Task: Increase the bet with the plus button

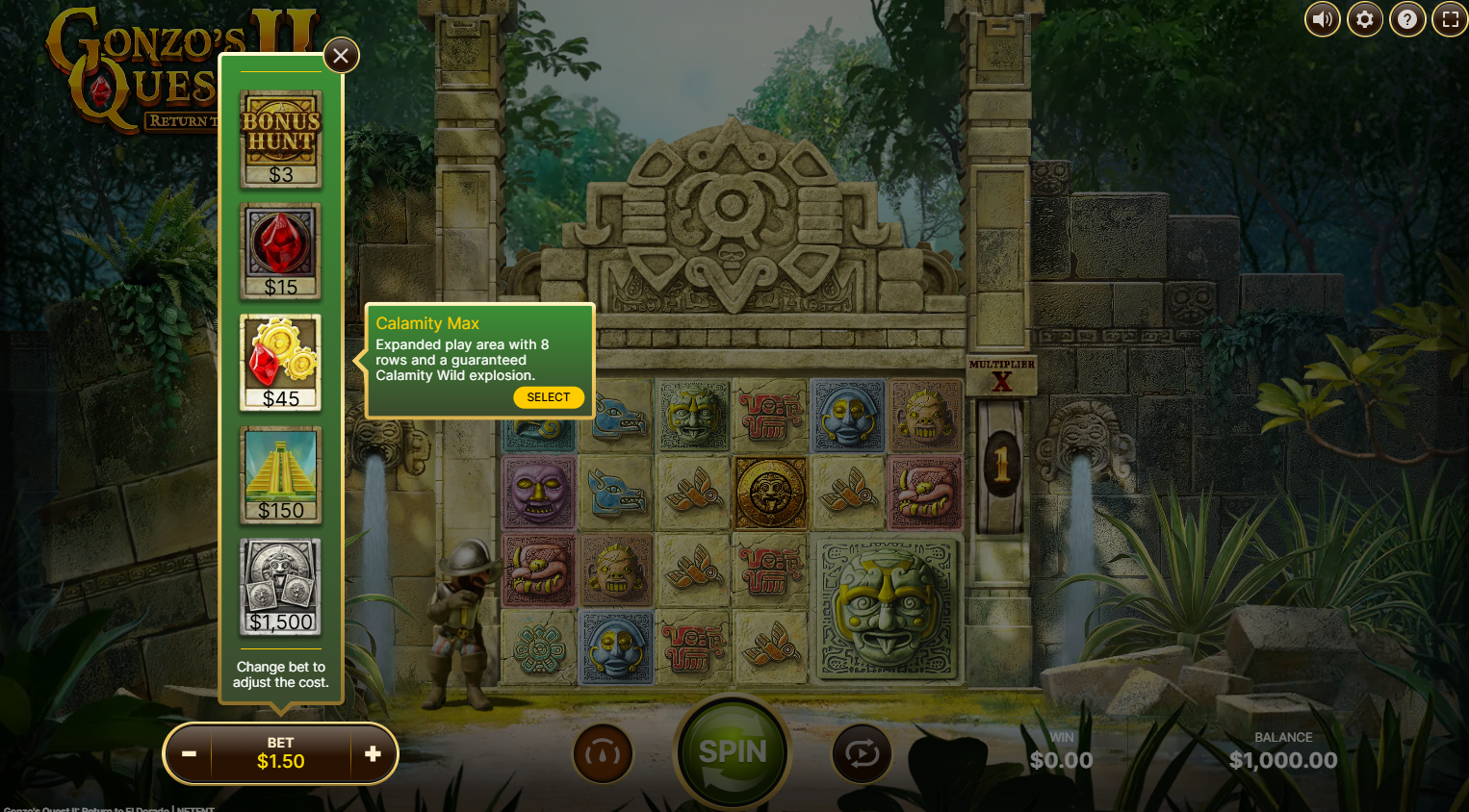Action: pyautogui.click(x=373, y=753)
